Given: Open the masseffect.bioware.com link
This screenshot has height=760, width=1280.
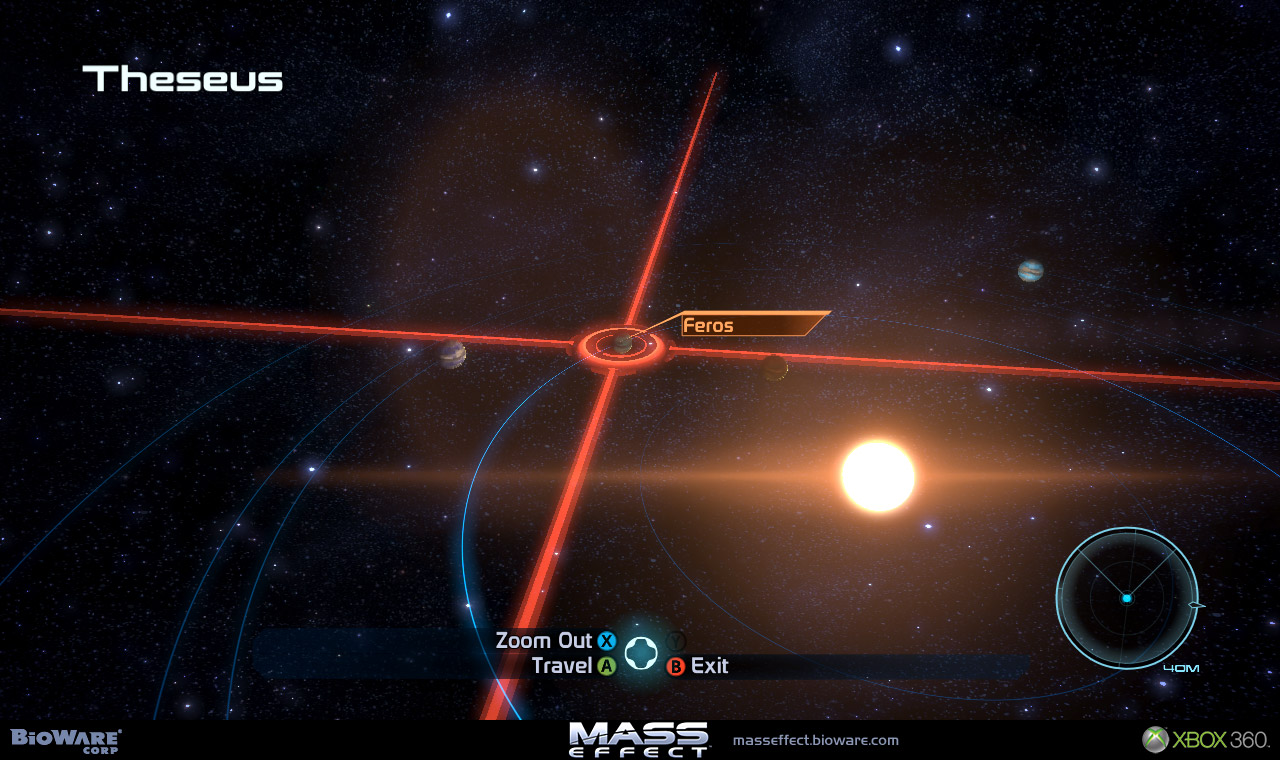Looking at the screenshot, I should pyautogui.click(x=815, y=741).
